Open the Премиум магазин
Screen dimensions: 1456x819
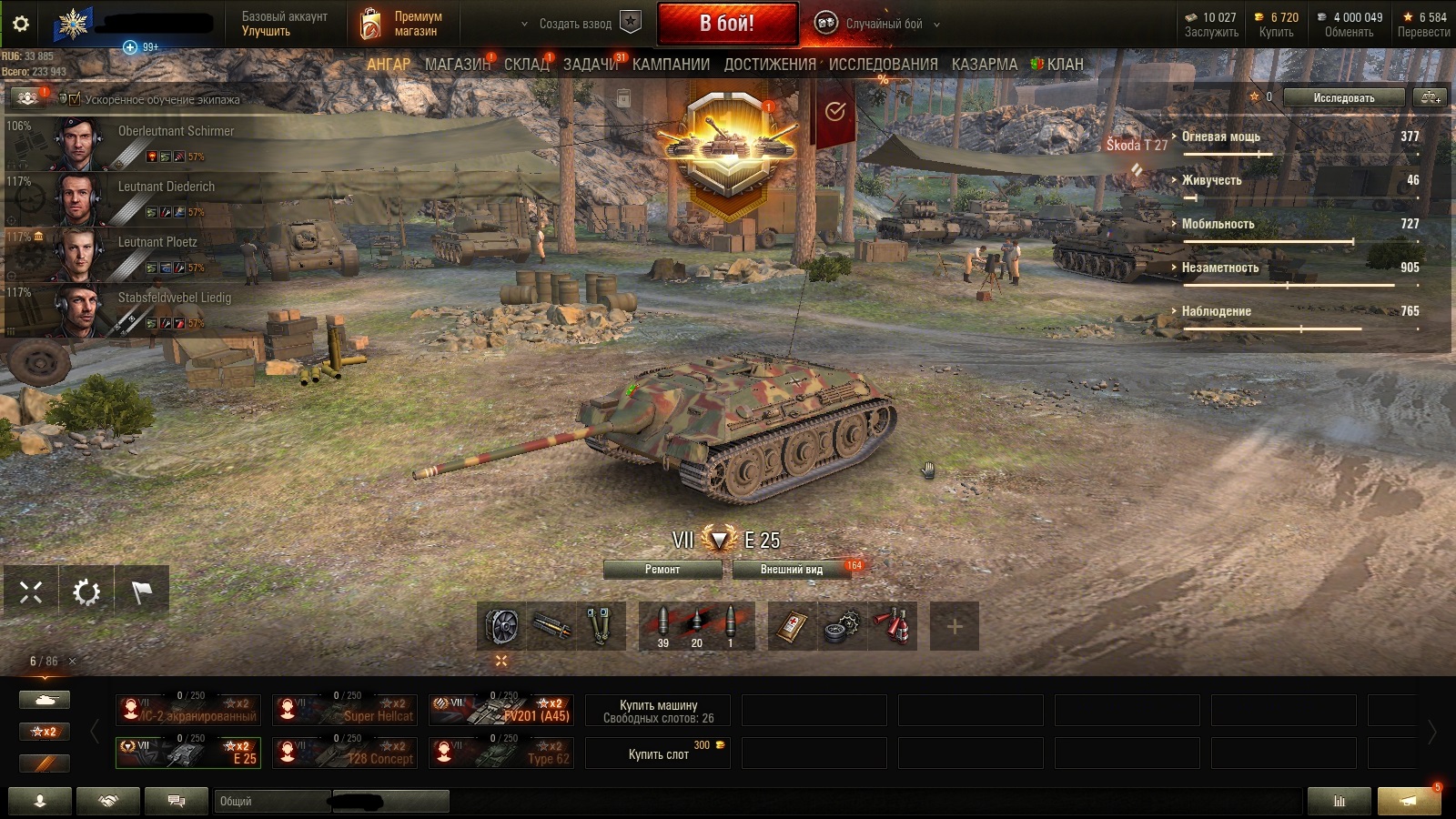coord(405,24)
